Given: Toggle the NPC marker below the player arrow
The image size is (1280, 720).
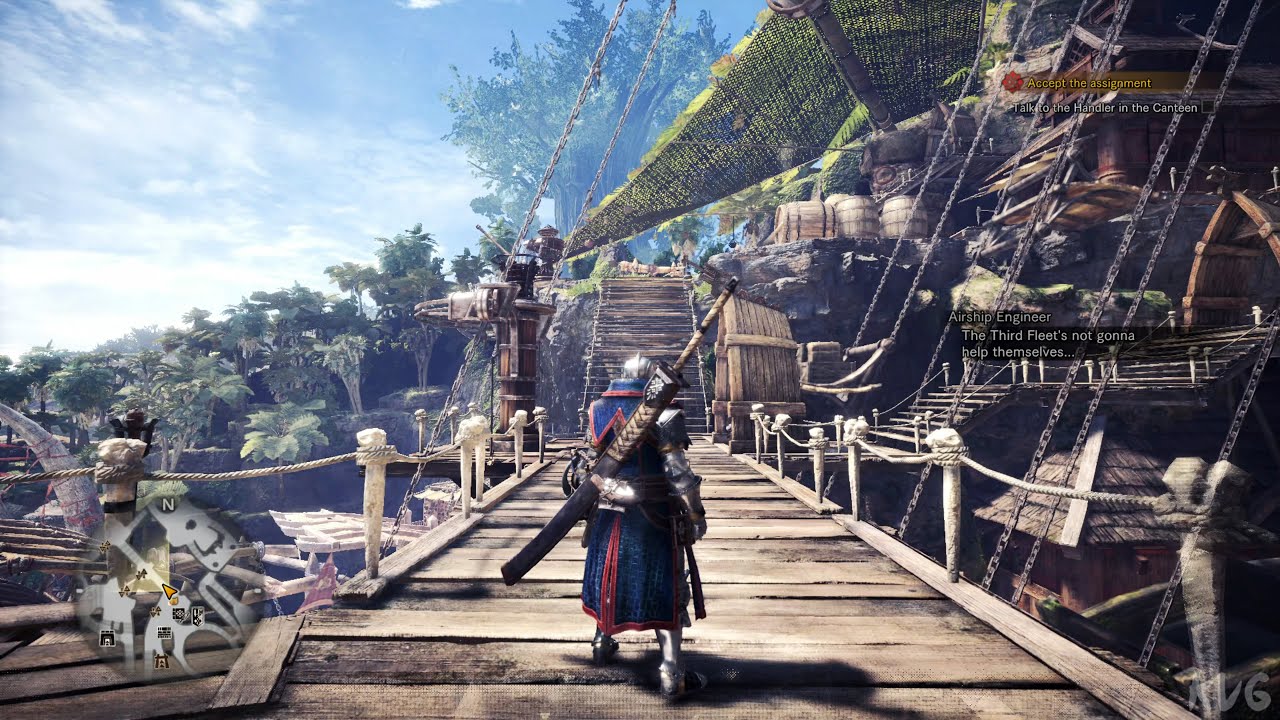Looking at the screenshot, I should [x=156, y=611].
